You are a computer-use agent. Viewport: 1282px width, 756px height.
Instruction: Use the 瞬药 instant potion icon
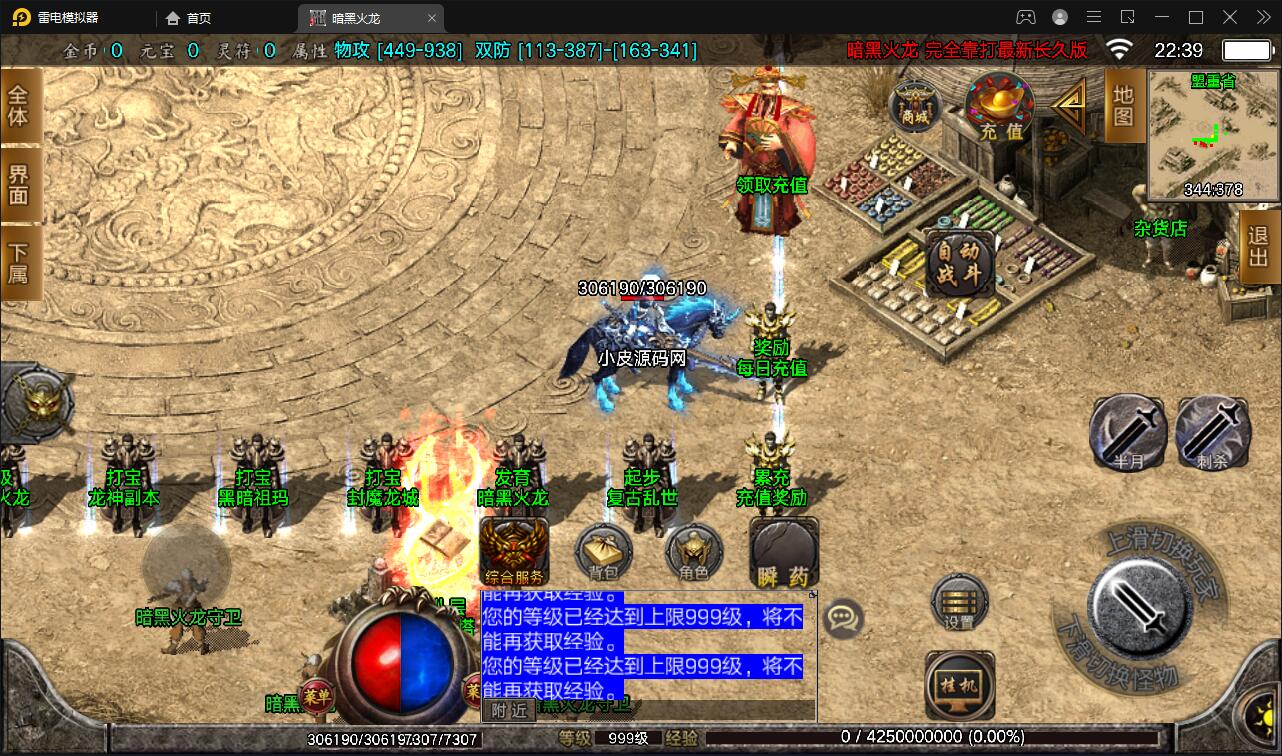coord(783,552)
